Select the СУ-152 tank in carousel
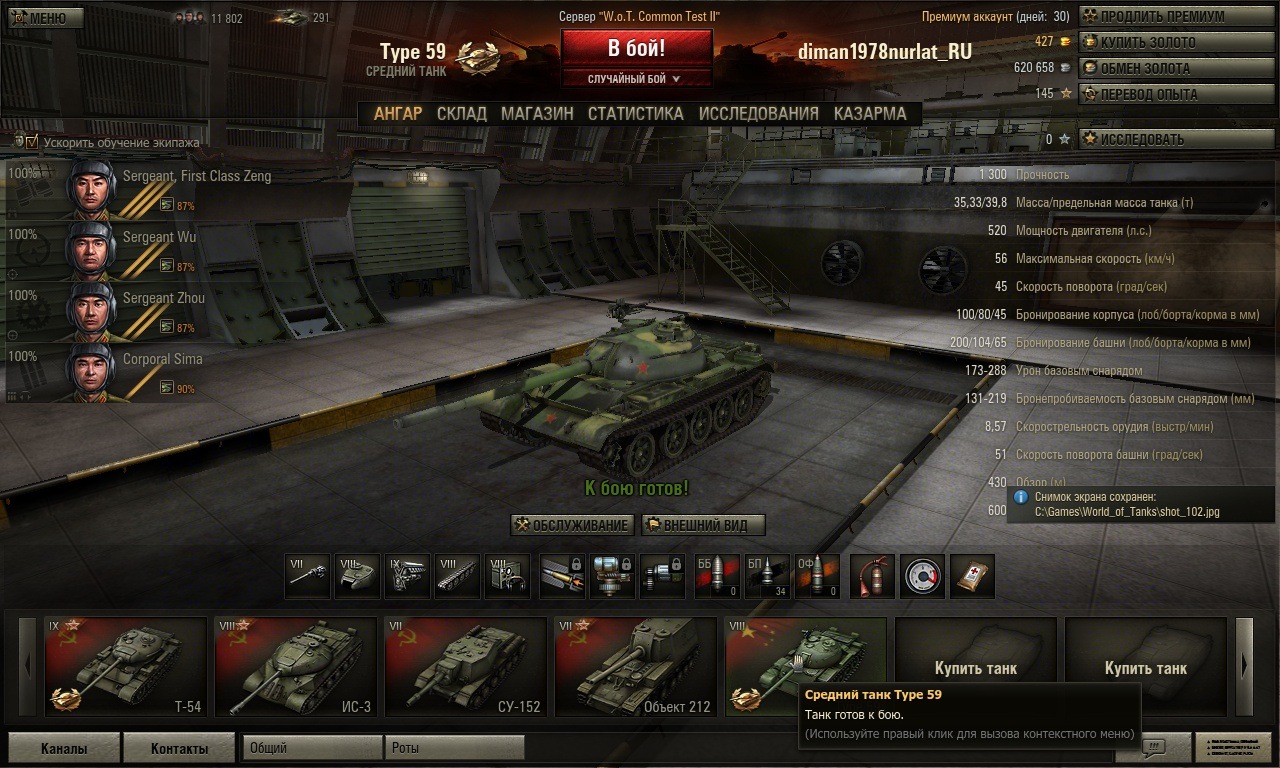Image resolution: width=1280 pixels, height=768 pixels. 466,667
